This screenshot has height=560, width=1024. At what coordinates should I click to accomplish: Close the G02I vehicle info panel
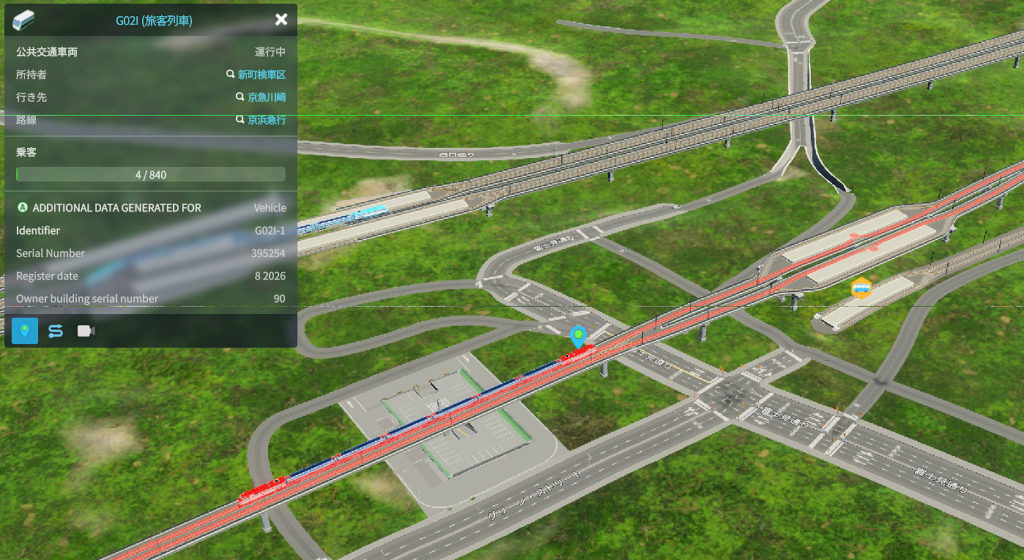[281, 19]
